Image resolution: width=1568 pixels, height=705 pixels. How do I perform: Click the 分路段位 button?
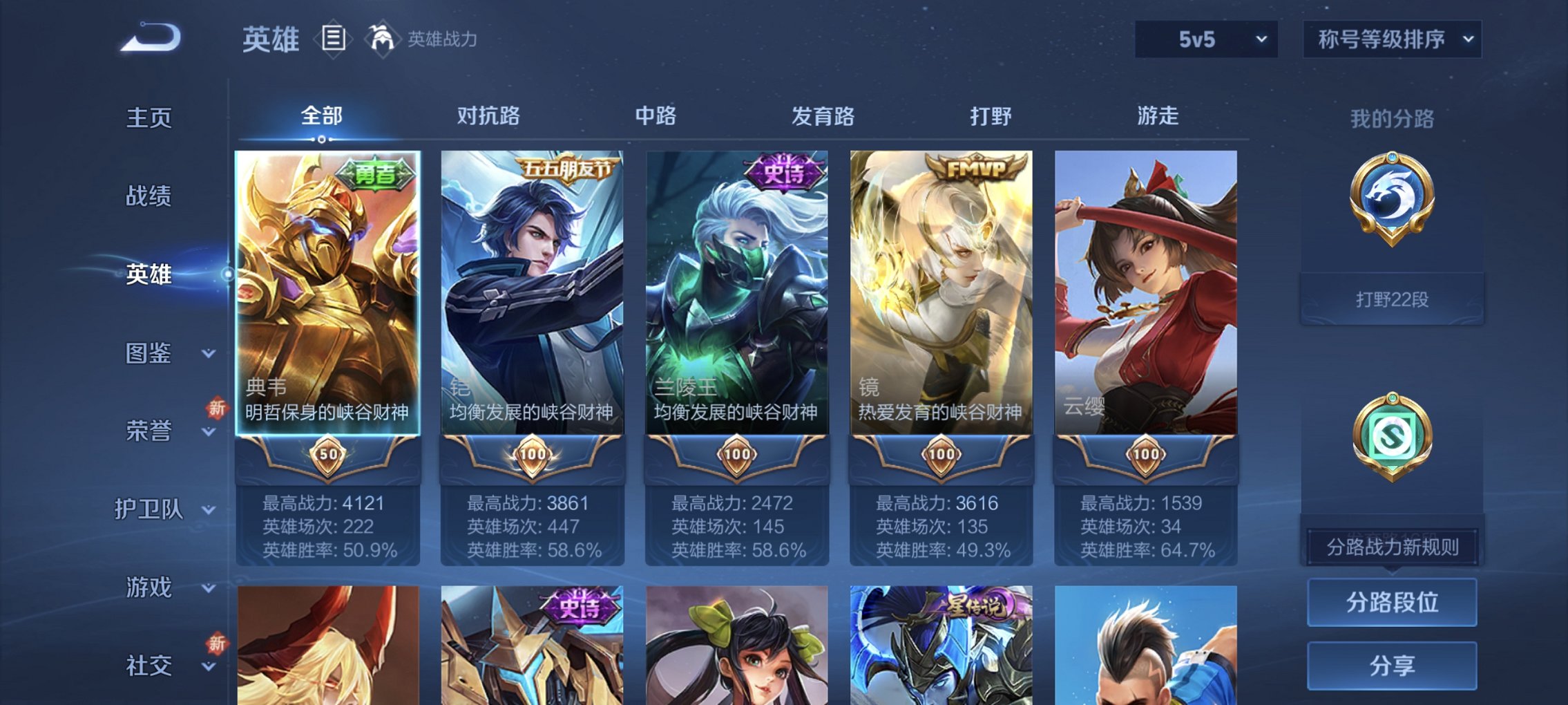1392,603
